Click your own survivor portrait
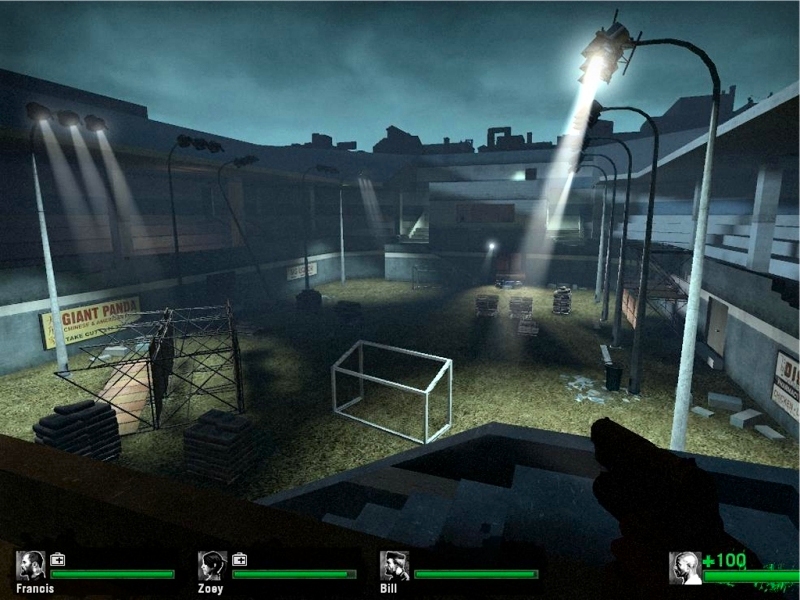 684,567
